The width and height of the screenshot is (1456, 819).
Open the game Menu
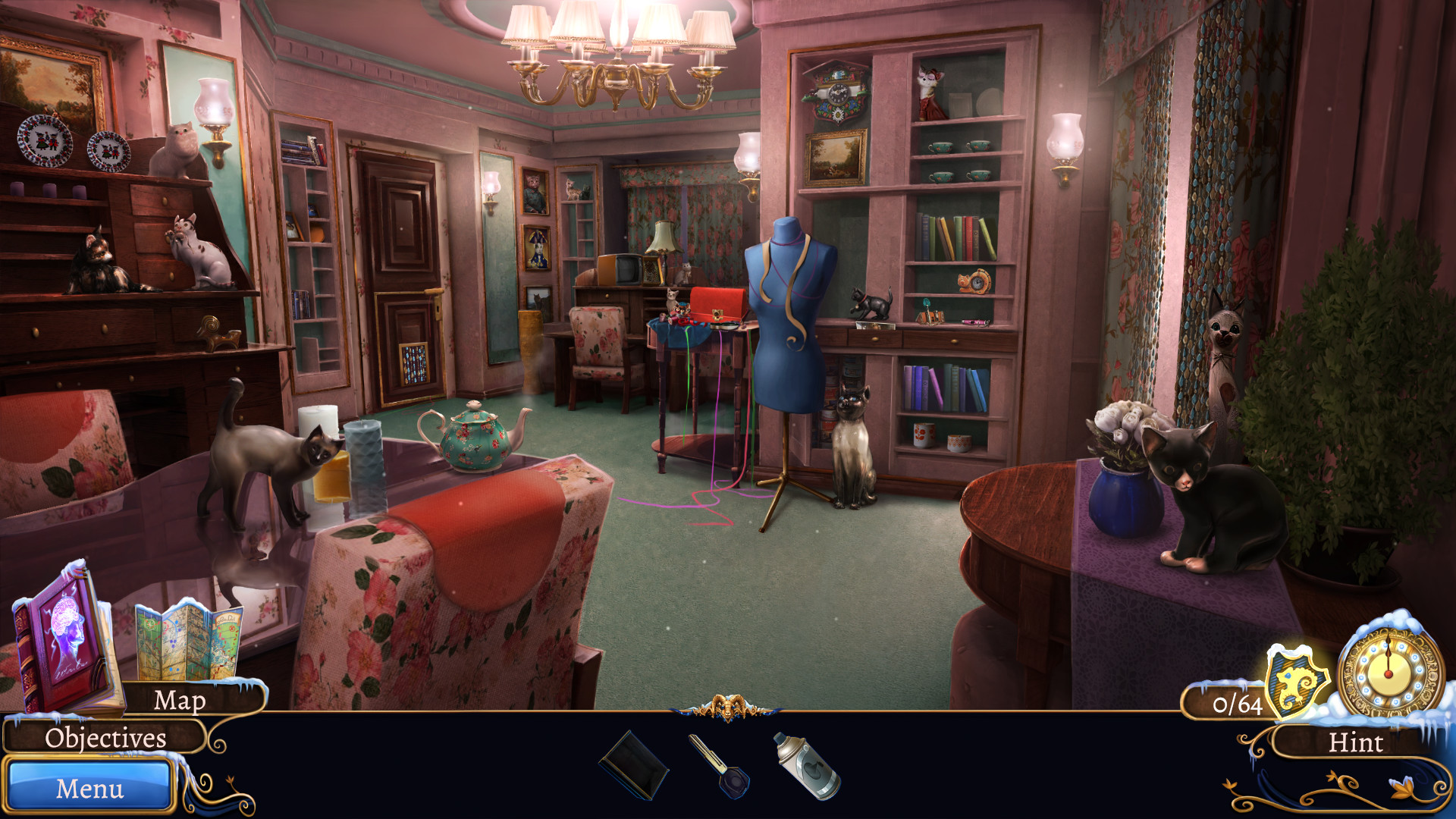pos(89,789)
